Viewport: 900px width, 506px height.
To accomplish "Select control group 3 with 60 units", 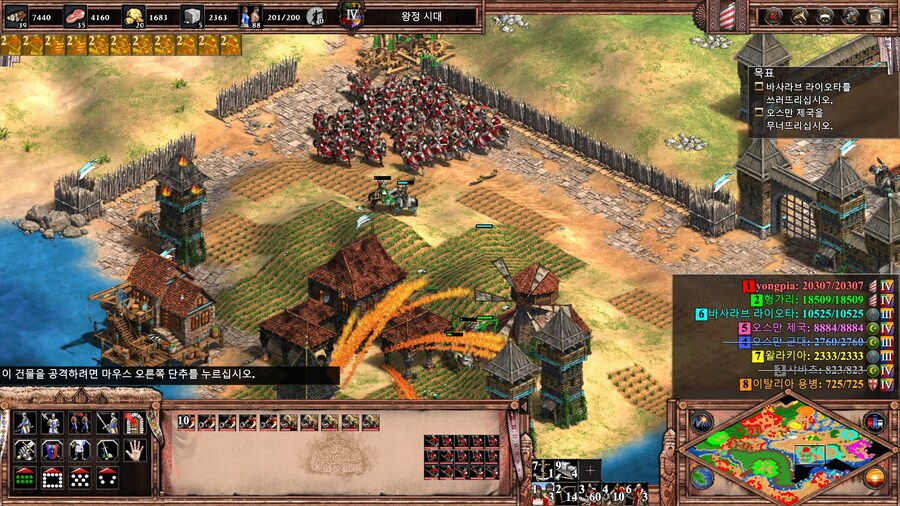I will point(591,493).
